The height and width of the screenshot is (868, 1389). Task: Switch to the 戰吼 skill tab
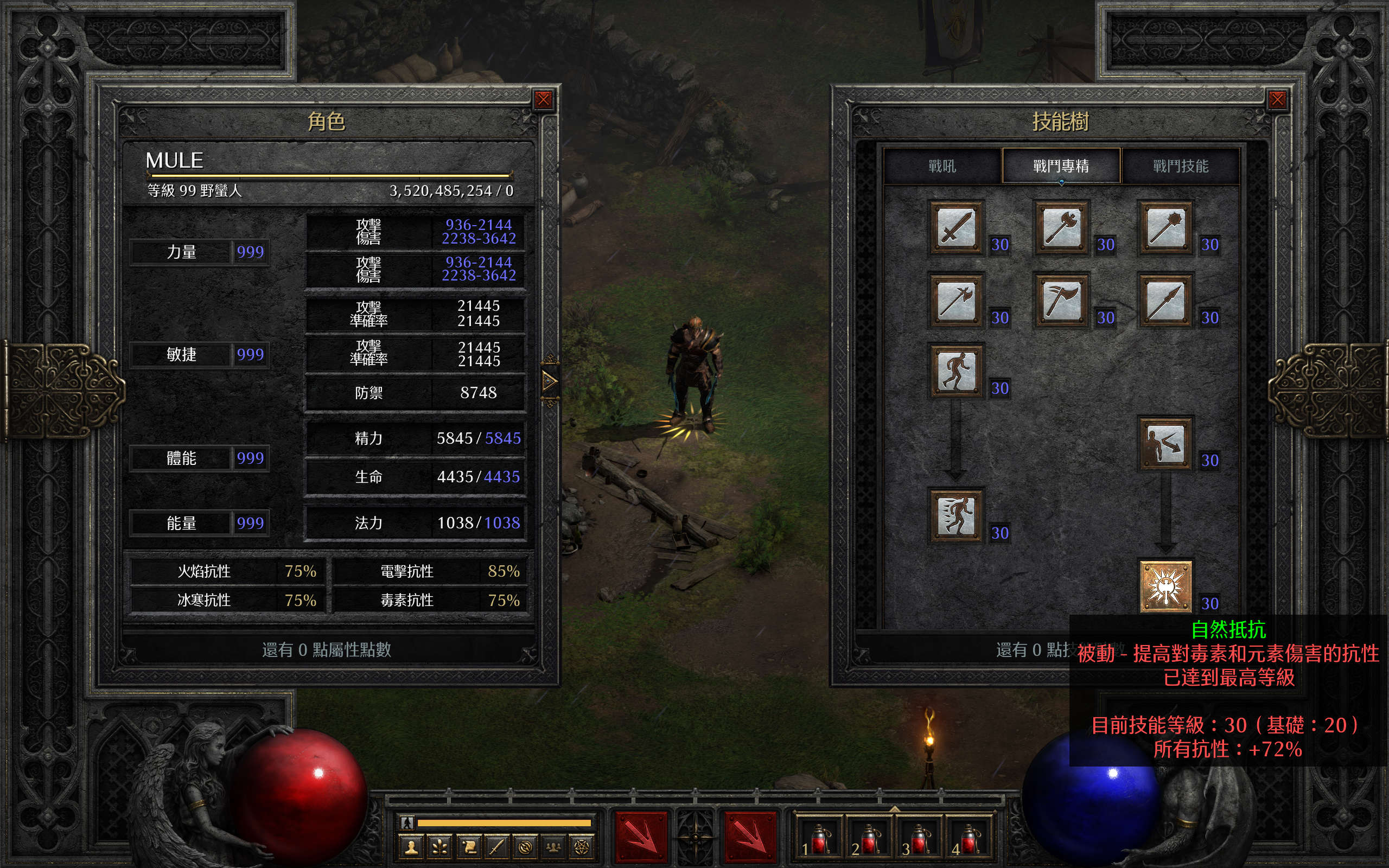[x=942, y=167]
